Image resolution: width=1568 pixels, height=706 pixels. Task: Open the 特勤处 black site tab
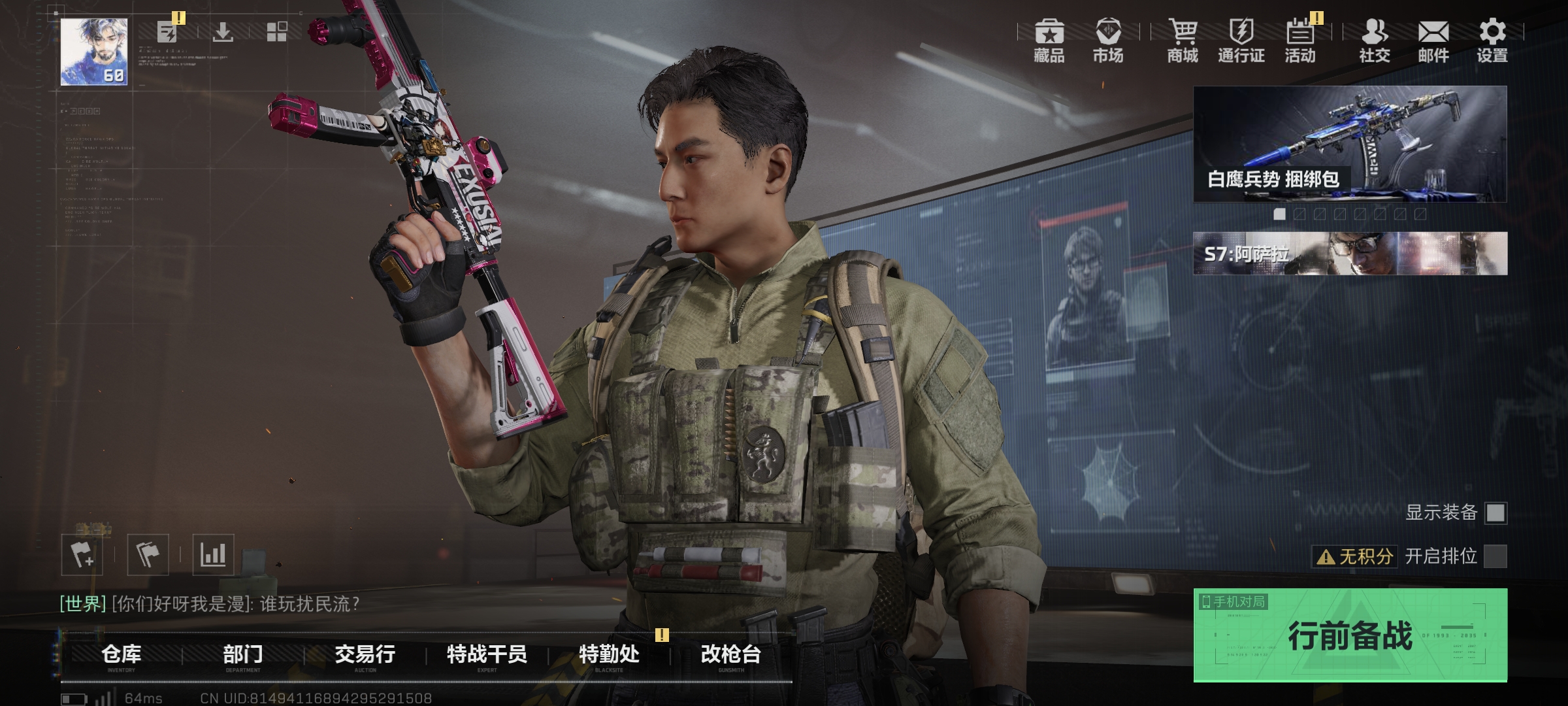609,654
